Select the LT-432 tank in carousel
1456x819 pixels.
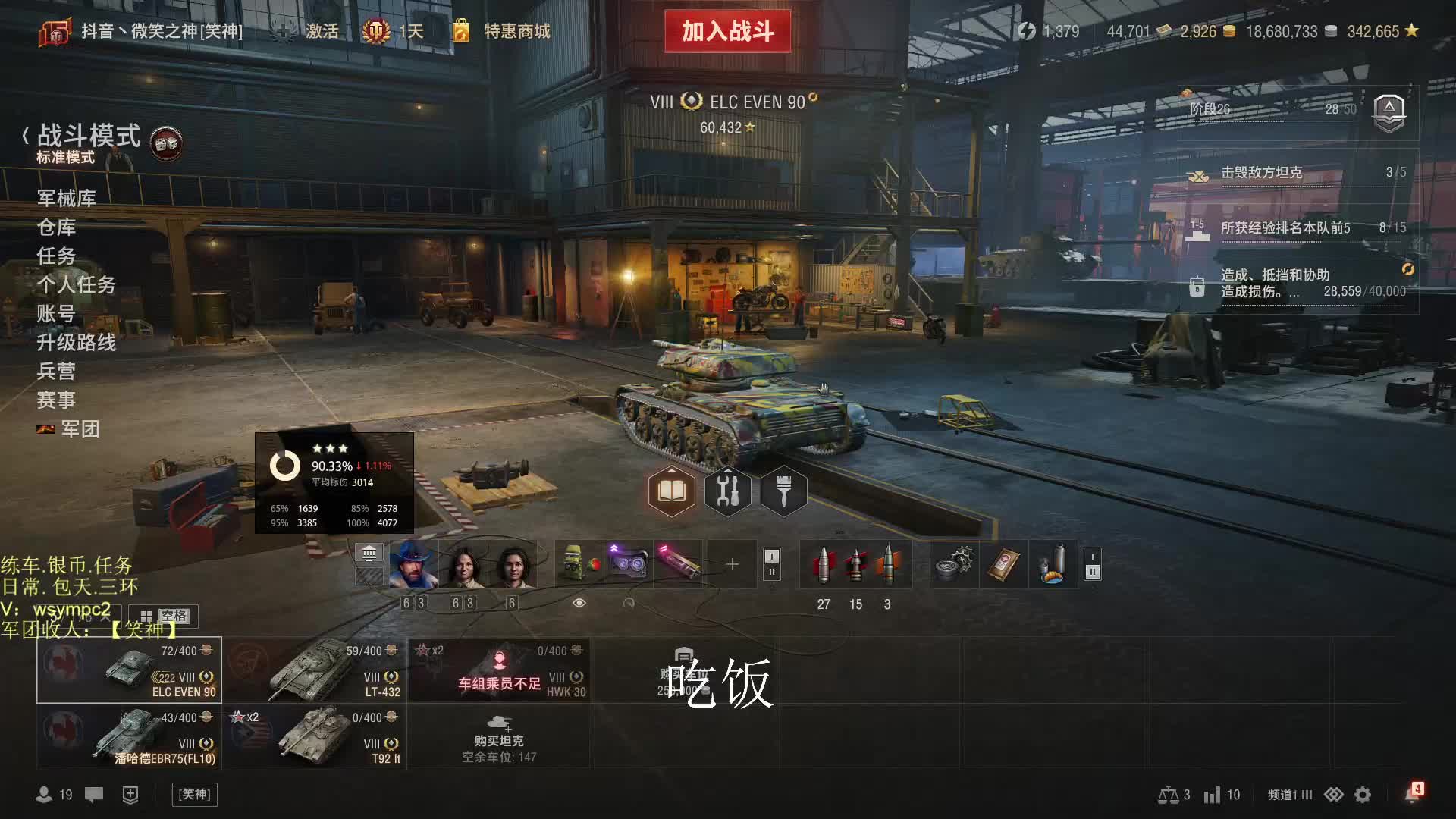[x=315, y=670]
